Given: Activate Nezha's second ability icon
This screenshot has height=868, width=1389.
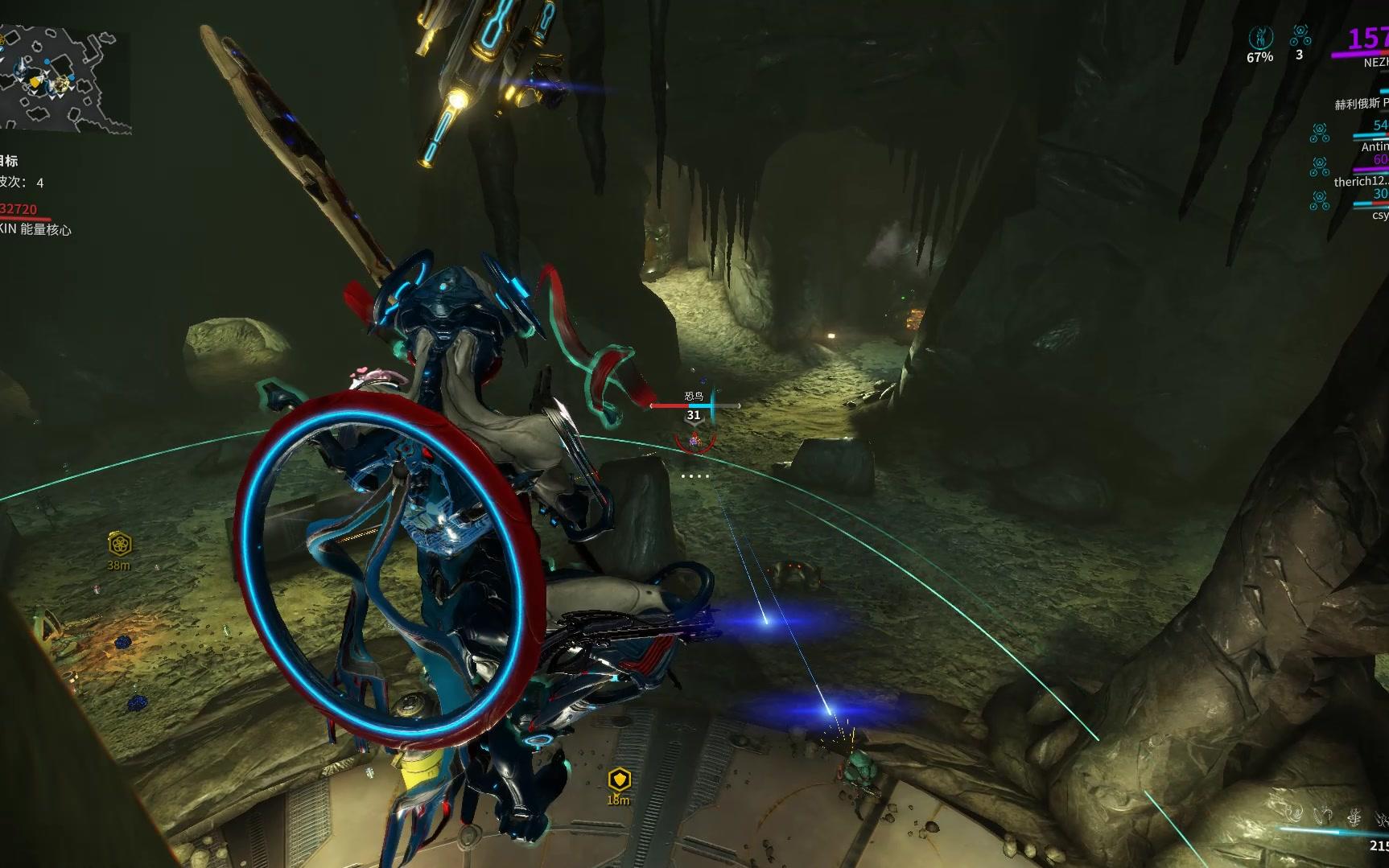Looking at the screenshot, I should pyautogui.click(x=1324, y=816).
